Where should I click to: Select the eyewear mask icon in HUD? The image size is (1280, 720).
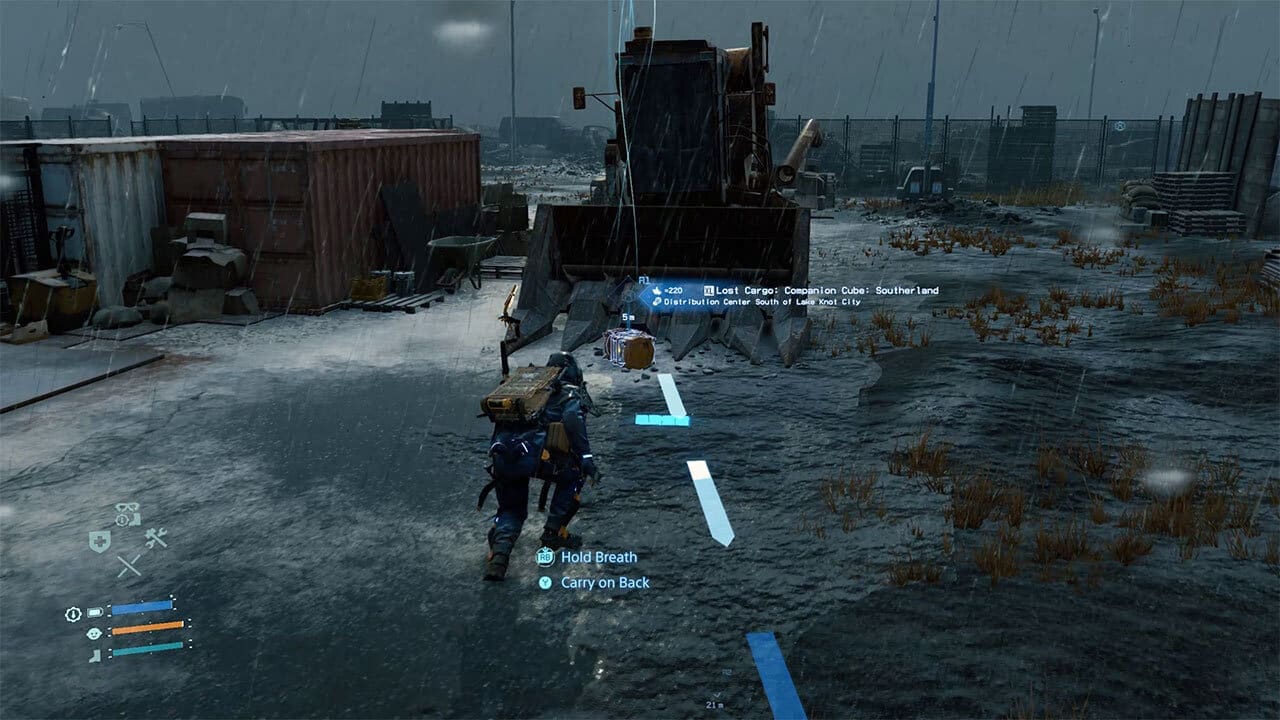pos(125,507)
